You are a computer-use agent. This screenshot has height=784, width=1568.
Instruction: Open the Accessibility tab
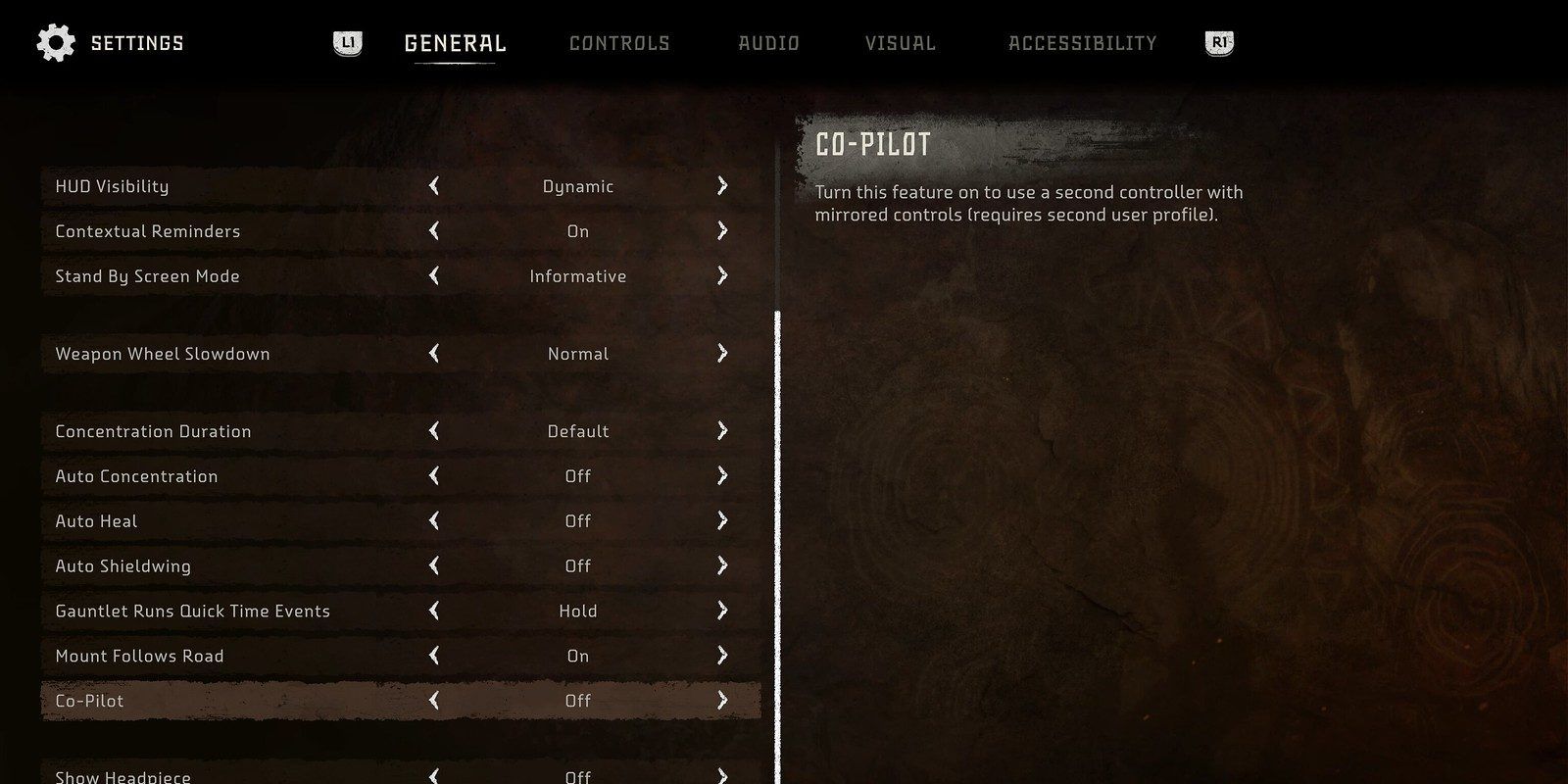click(1084, 42)
